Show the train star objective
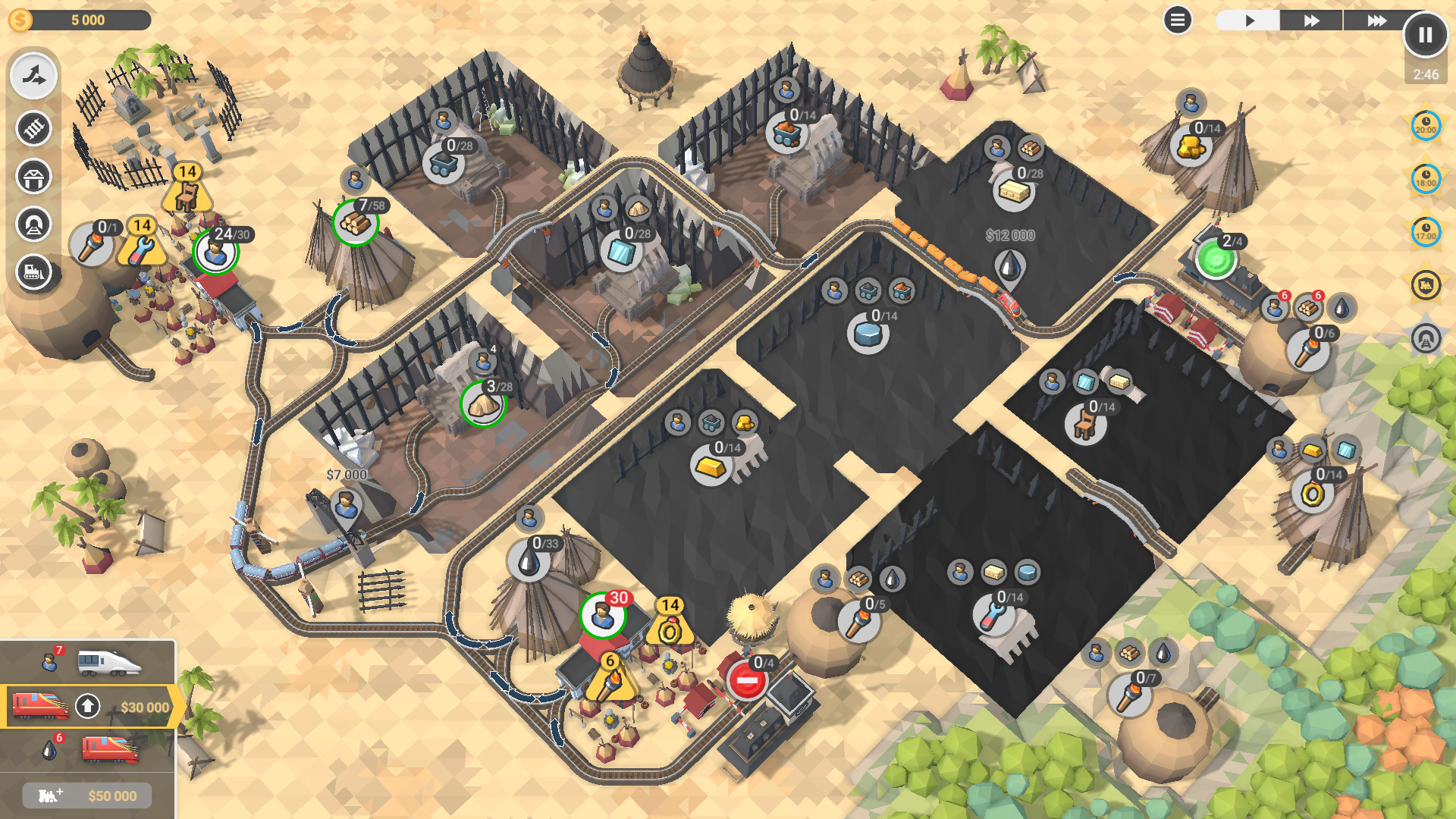The width and height of the screenshot is (1456, 819). (x=1426, y=285)
